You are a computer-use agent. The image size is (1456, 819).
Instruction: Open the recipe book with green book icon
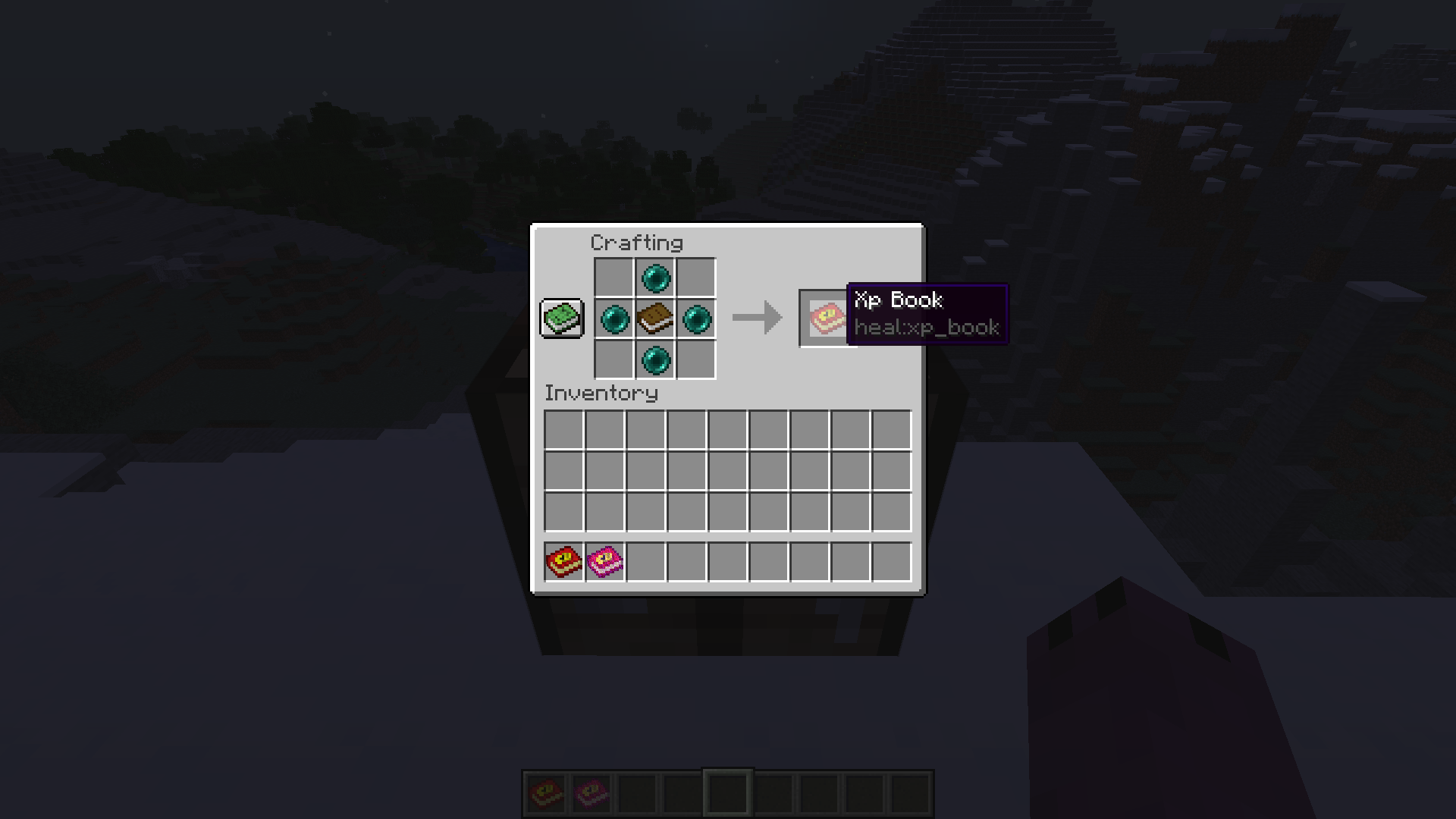point(560,318)
